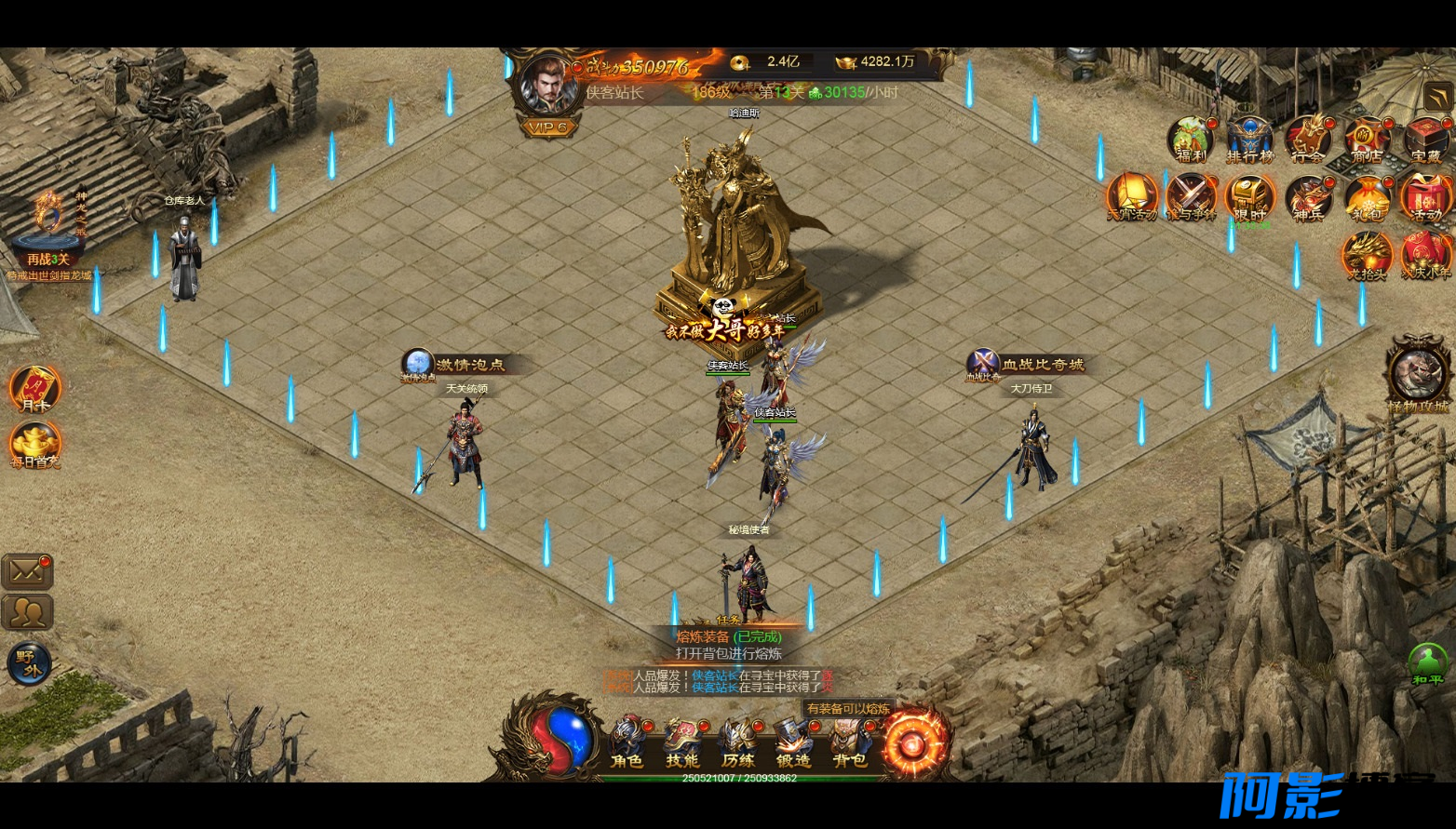Open the 角色 character panel

click(627, 741)
